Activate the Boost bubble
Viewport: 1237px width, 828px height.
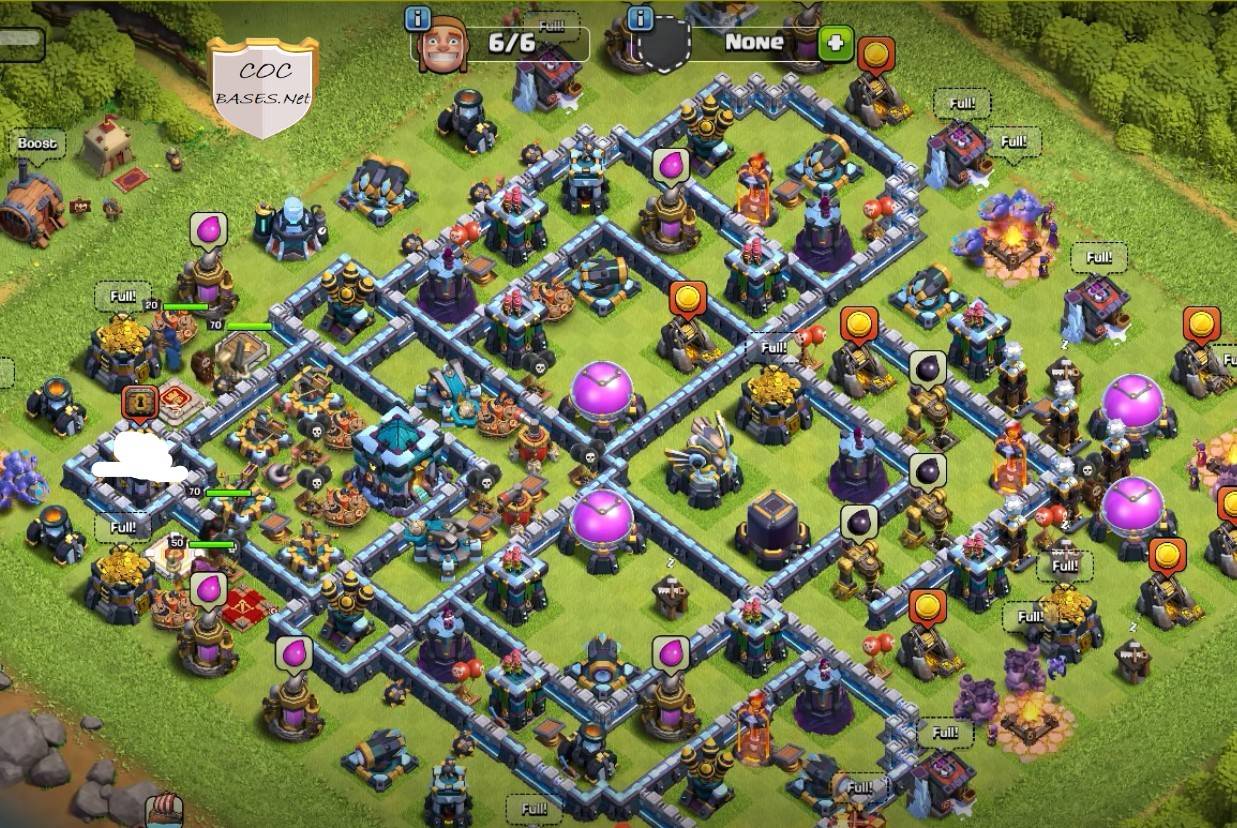37,144
